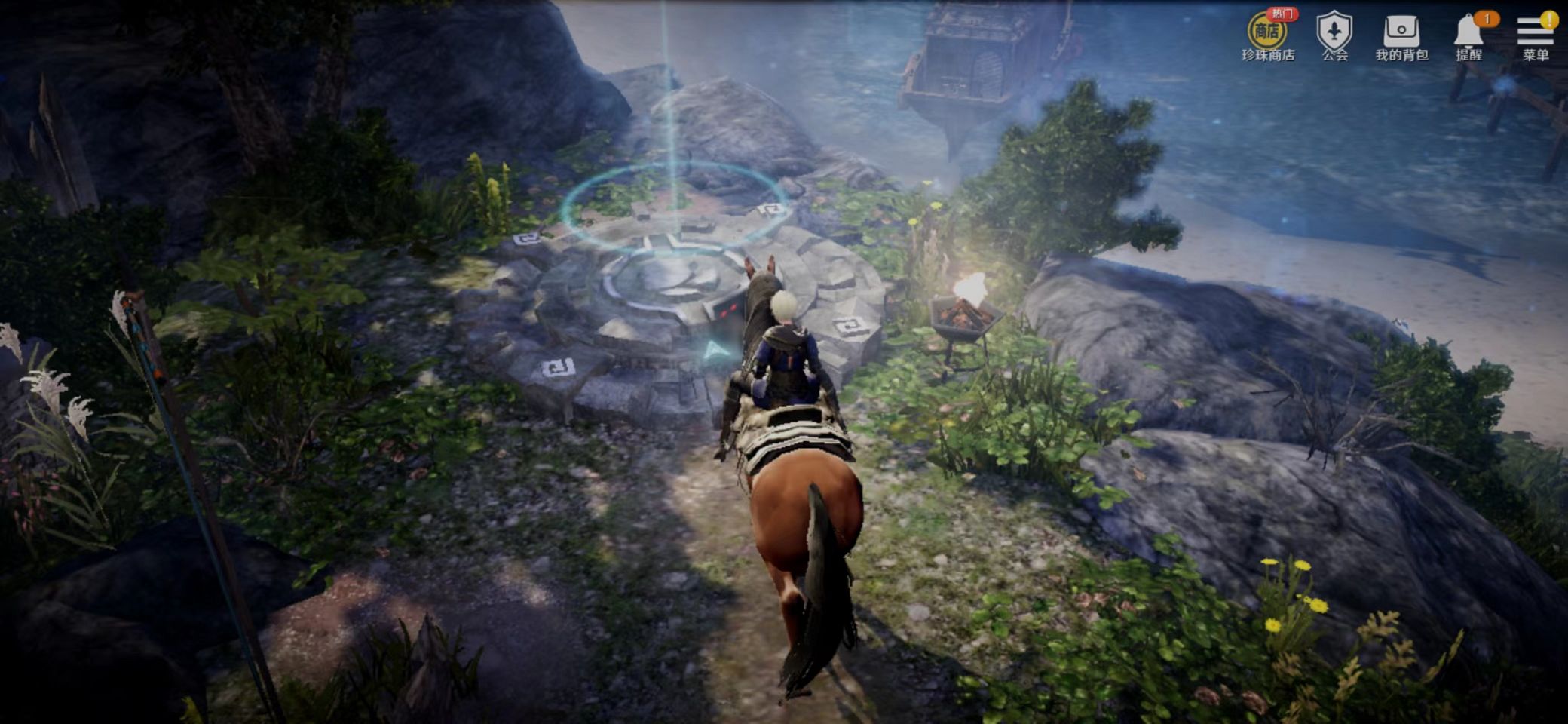This screenshot has width=1568, height=724.
Task: Open the main menu (菜单)
Action: tap(1535, 35)
